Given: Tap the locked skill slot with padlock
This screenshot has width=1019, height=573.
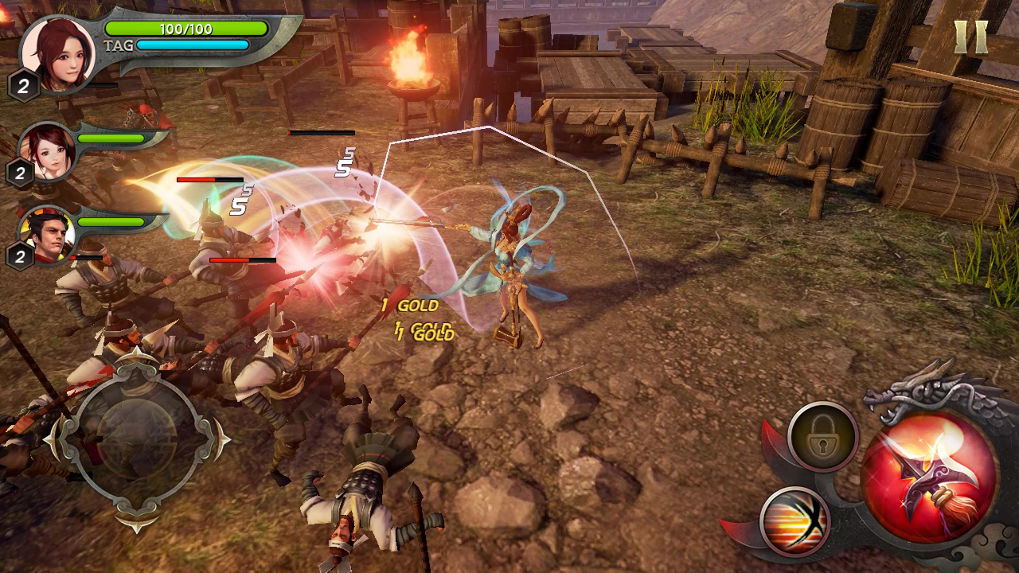Looking at the screenshot, I should pos(822,436).
